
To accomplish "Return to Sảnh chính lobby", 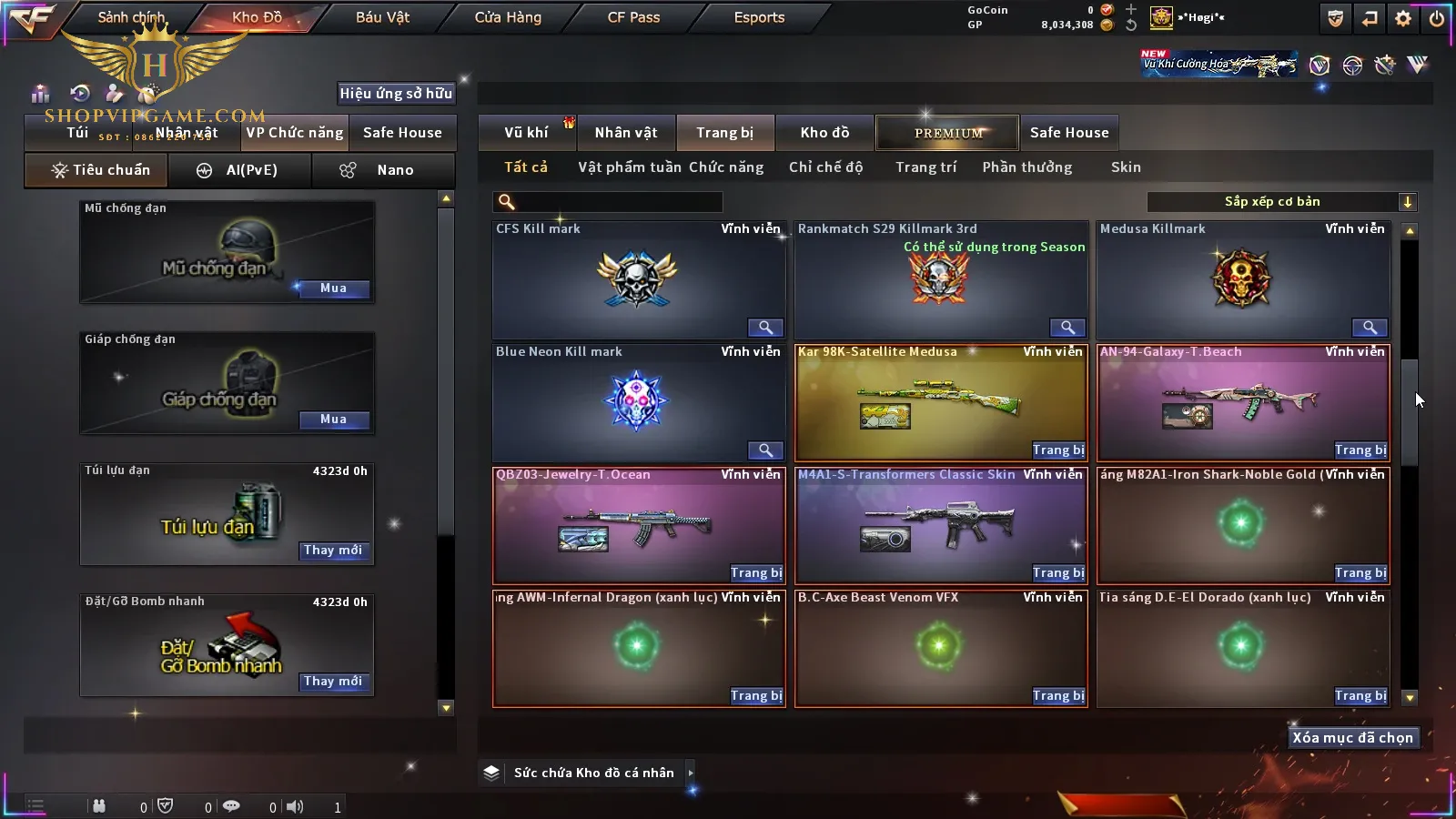I will (x=131, y=17).
